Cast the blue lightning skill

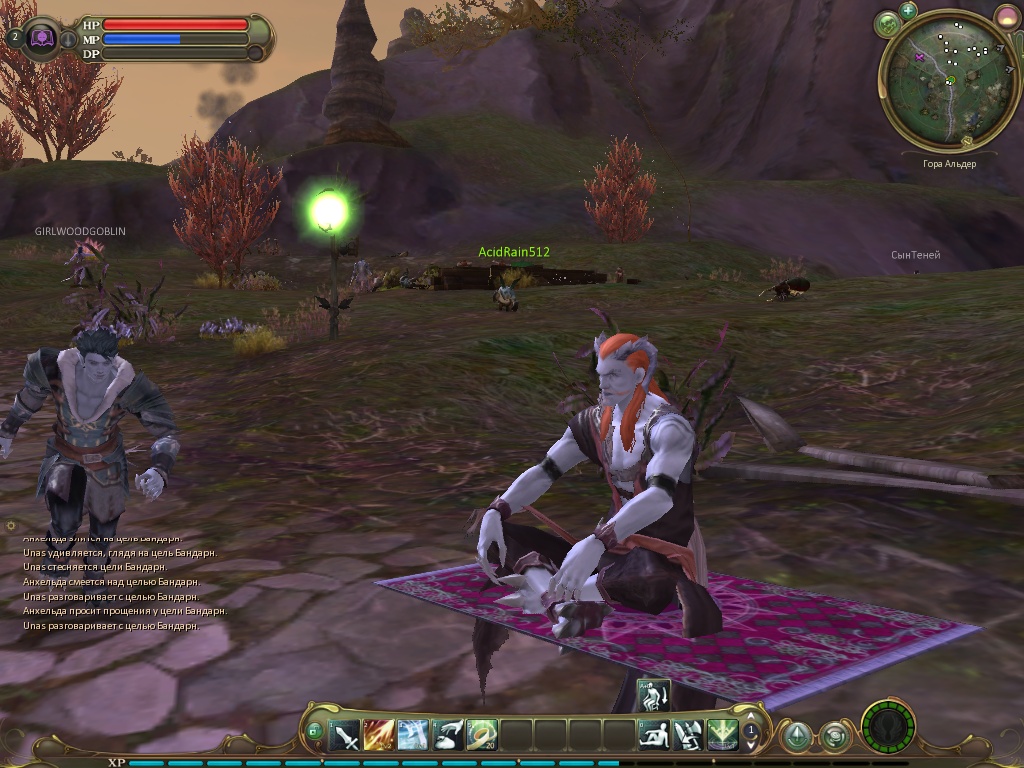tap(413, 735)
